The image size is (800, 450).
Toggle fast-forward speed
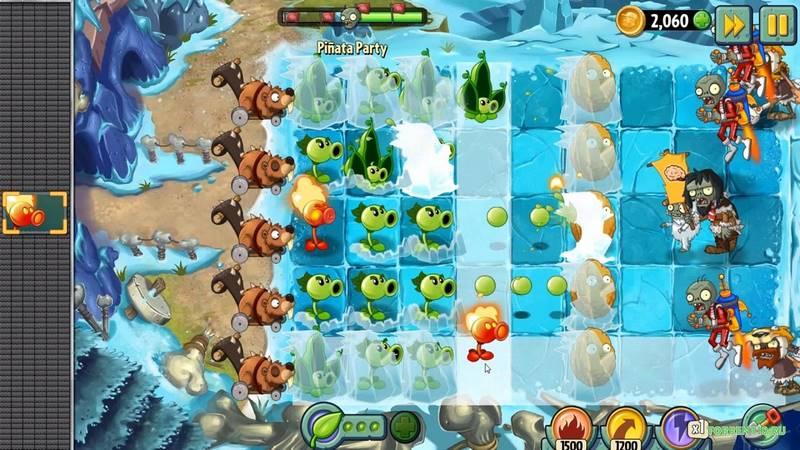coord(733,24)
